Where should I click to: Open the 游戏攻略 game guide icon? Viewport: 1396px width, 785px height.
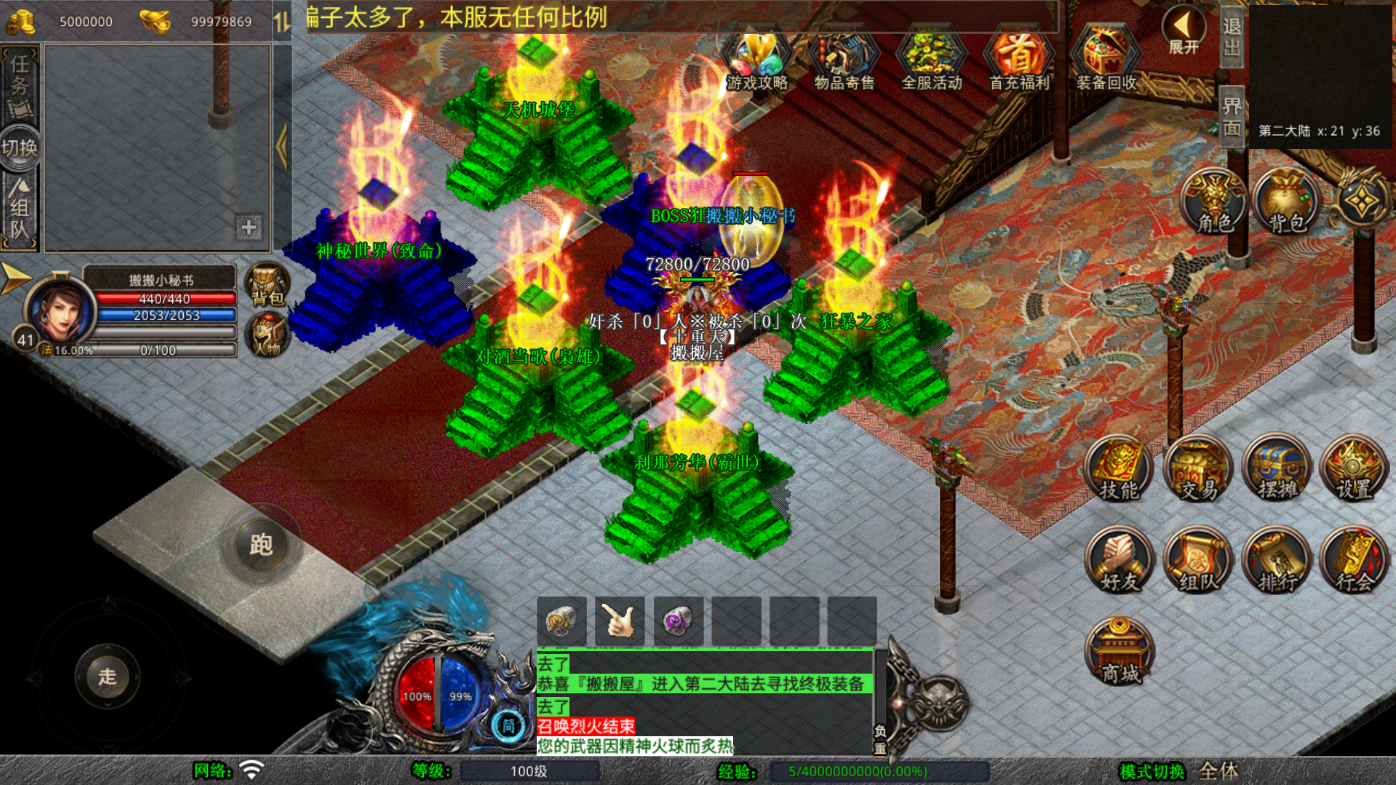pyautogui.click(x=757, y=60)
